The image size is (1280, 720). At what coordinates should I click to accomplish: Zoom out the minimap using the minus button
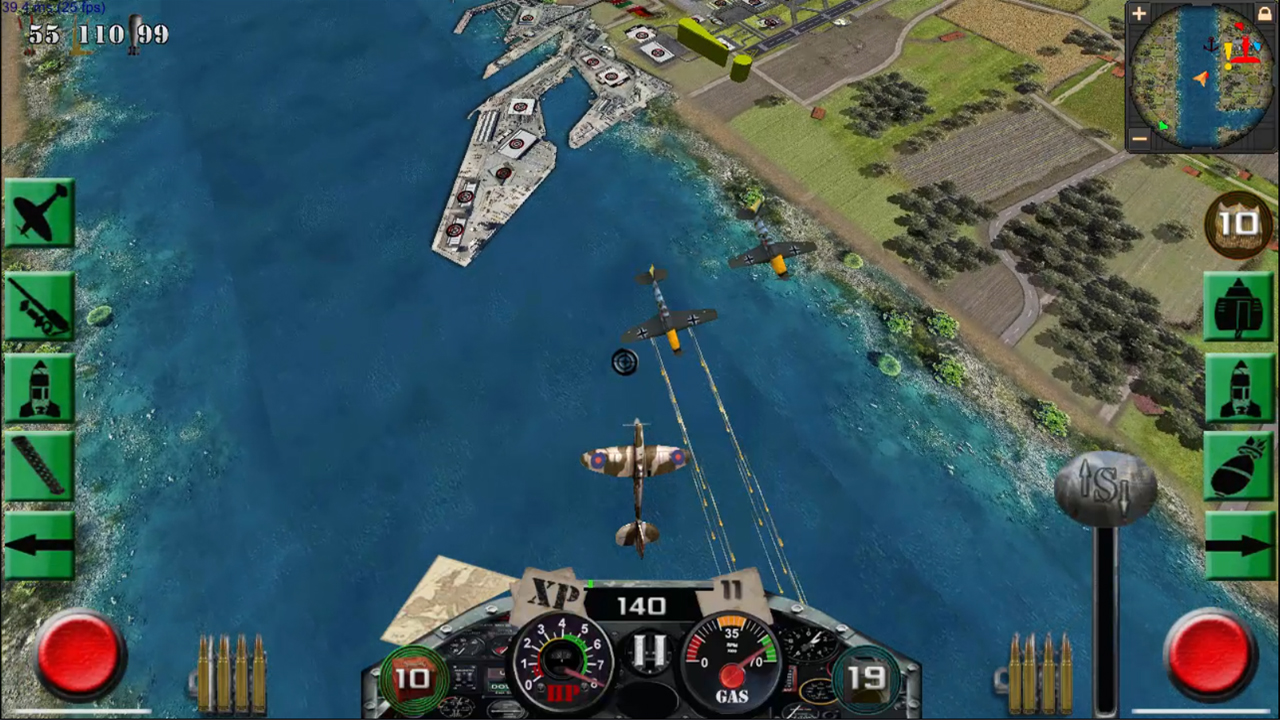[1138, 140]
